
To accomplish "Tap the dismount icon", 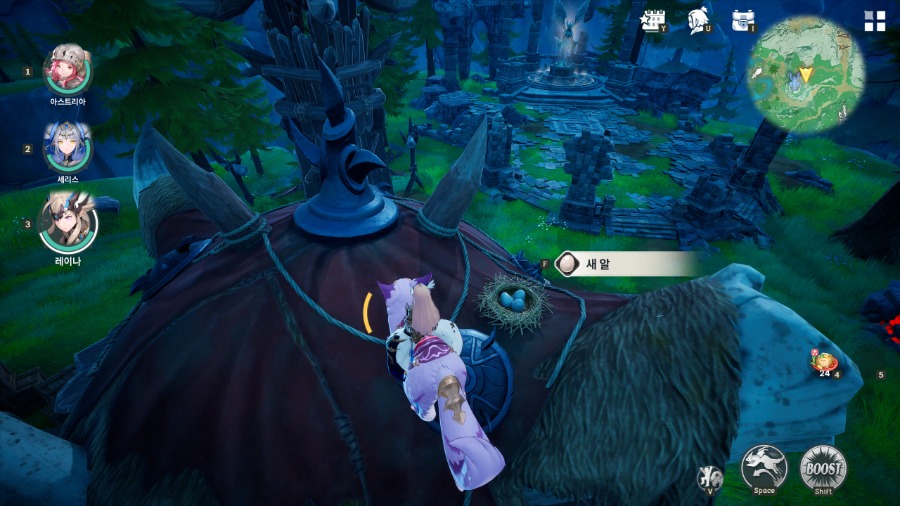I will point(710,476).
